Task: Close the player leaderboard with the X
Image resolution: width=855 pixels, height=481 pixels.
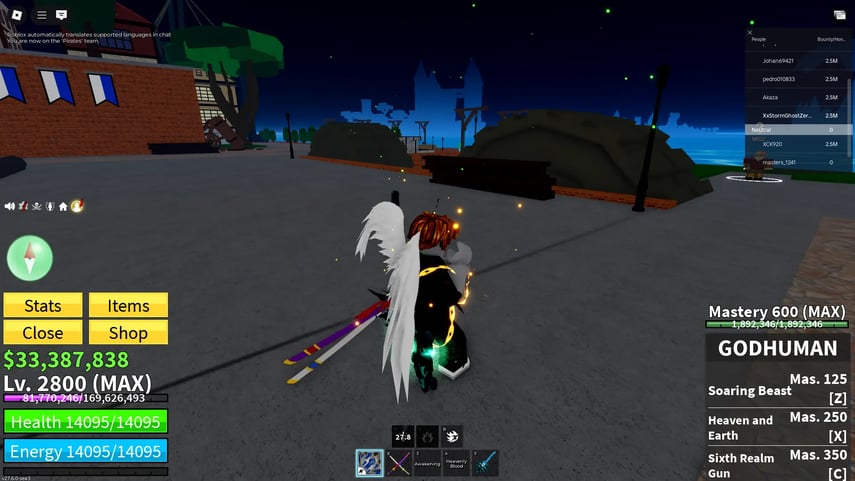Action: coord(752,31)
